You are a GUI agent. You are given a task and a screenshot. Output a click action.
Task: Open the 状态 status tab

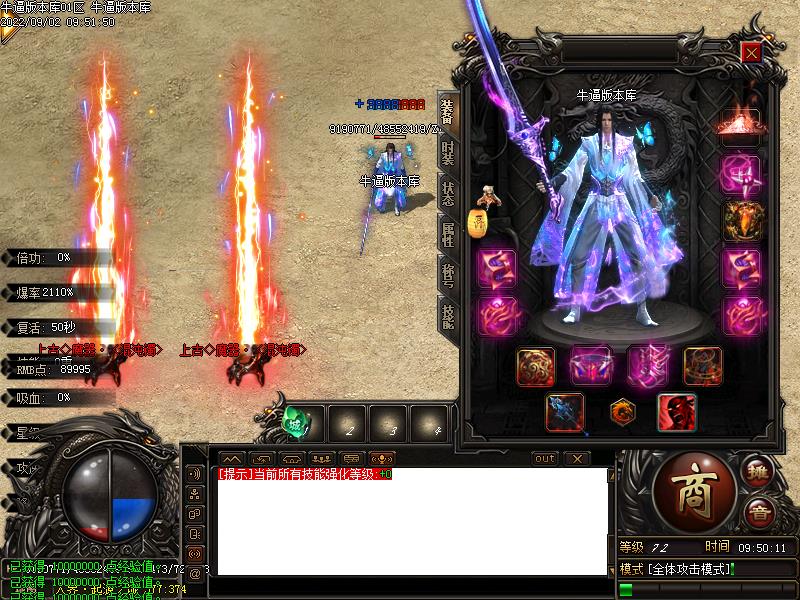pos(447,193)
